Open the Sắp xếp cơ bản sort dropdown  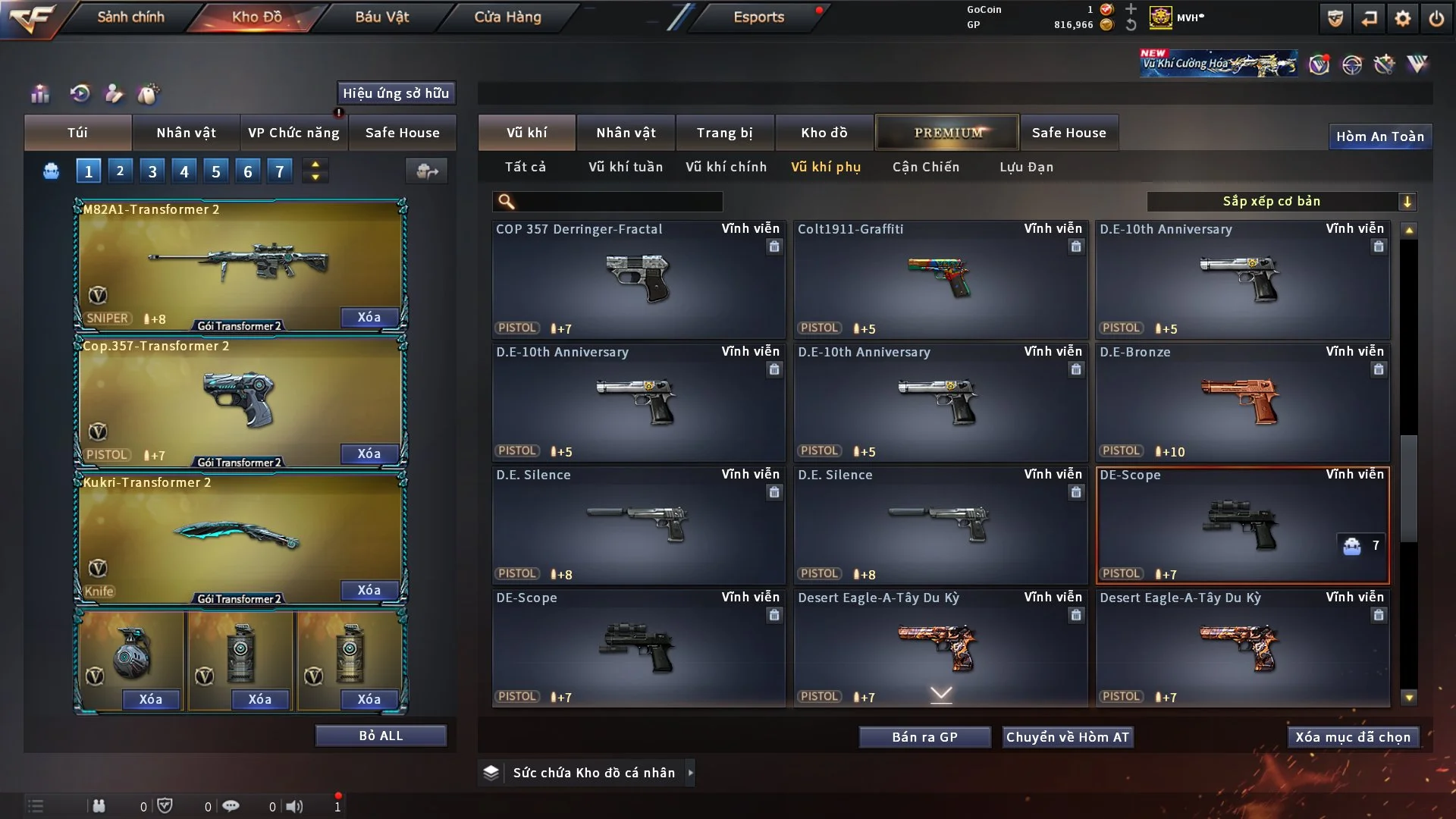coord(1281,201)
